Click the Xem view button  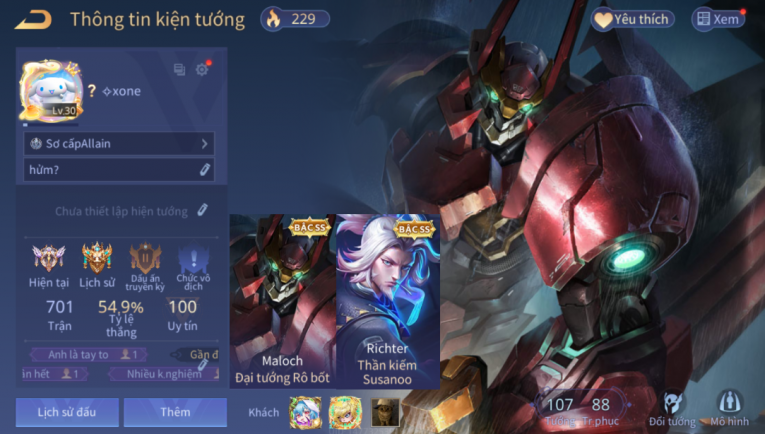pos(718,19)
